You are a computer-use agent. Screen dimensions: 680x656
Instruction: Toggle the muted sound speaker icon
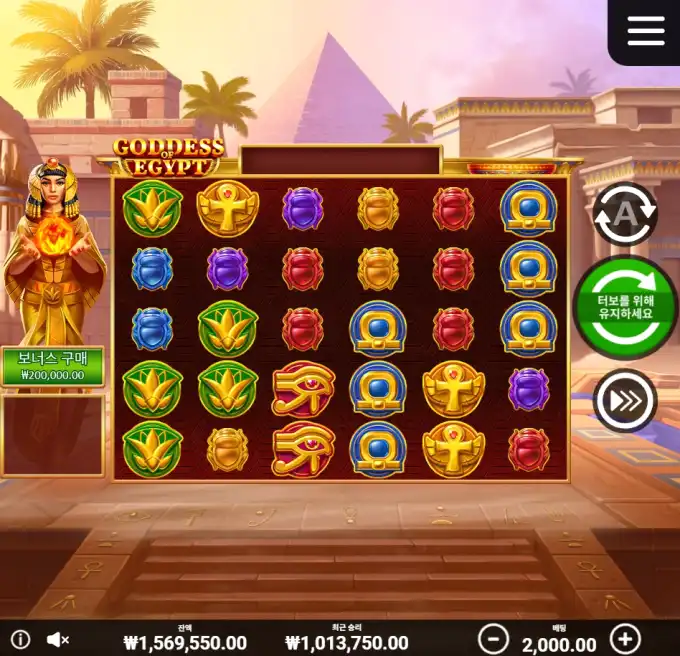point(58,639)
